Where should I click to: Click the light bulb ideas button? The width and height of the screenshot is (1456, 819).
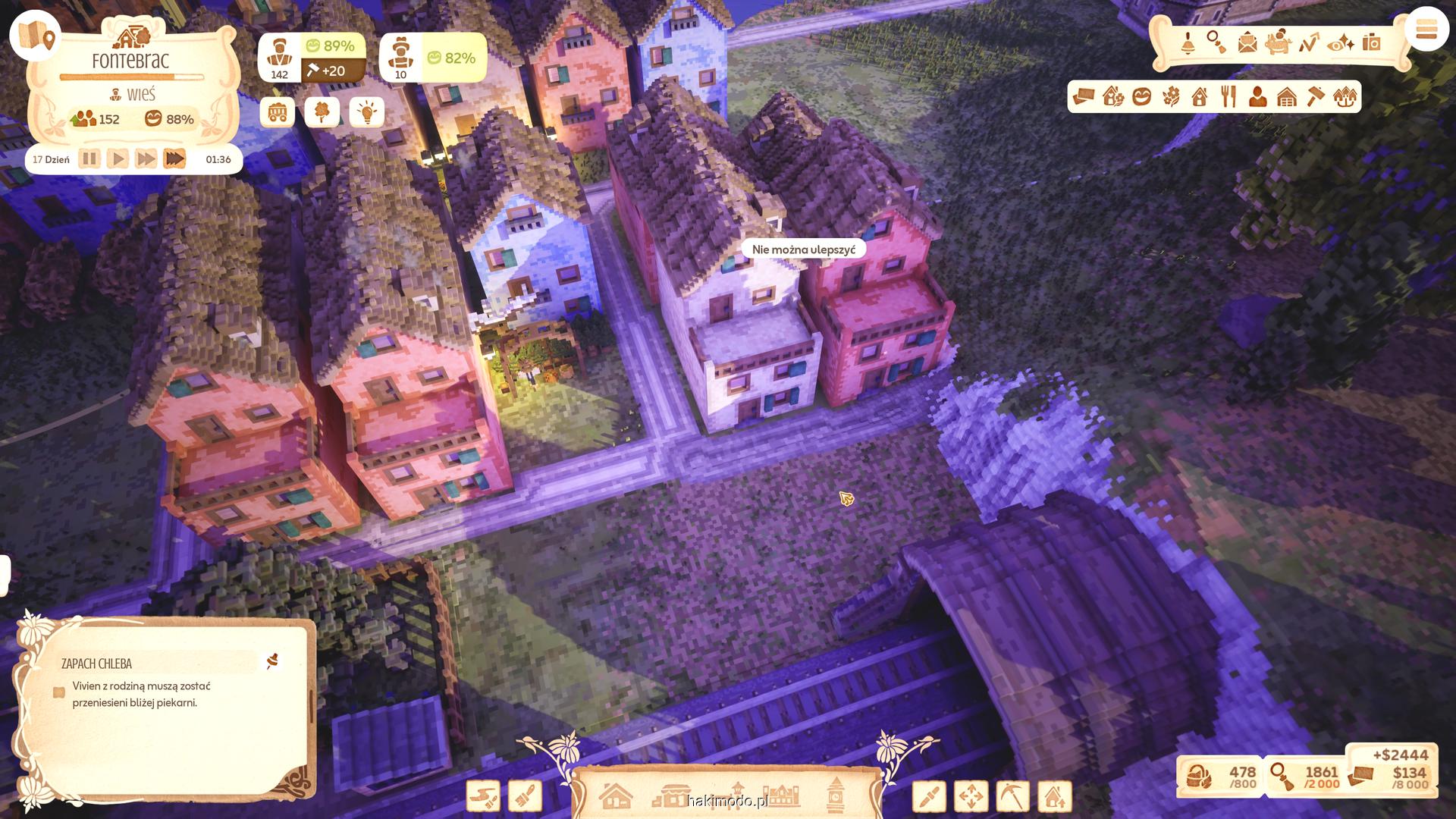367,113
